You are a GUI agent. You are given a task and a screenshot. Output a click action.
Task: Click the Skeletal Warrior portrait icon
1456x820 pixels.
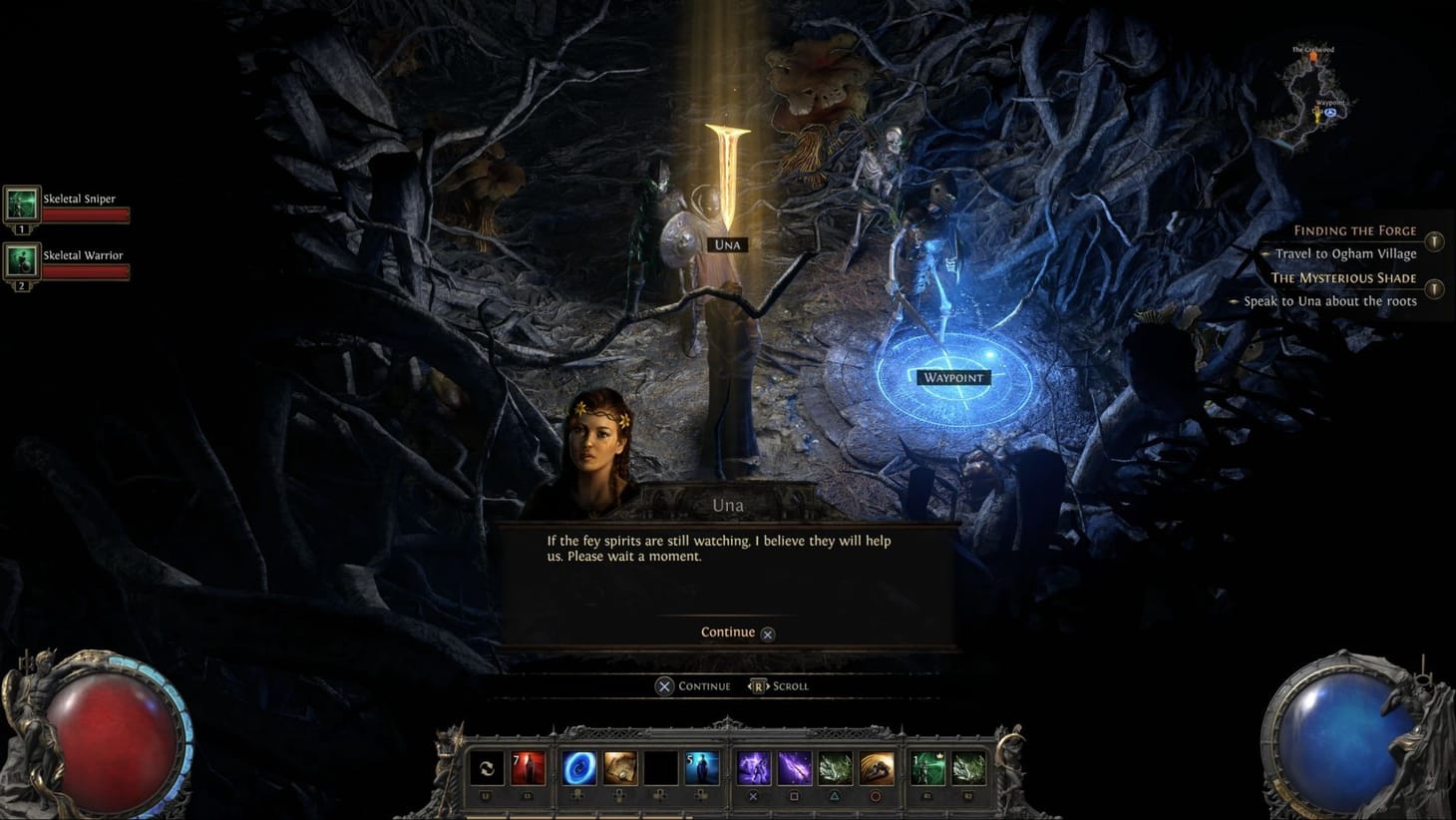pyautogui.click(x=22, y=261)
